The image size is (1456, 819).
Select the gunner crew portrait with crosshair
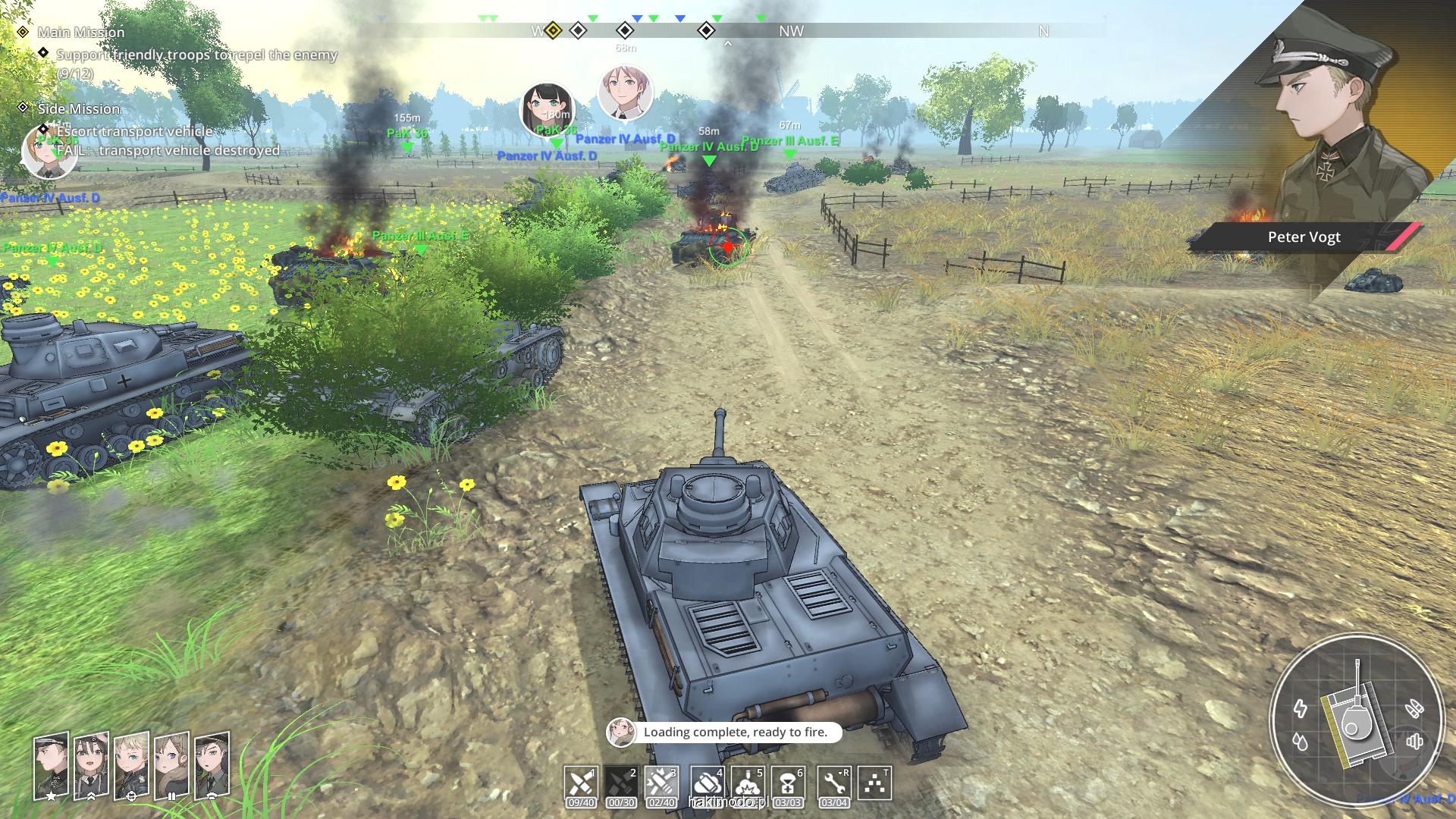131,766
